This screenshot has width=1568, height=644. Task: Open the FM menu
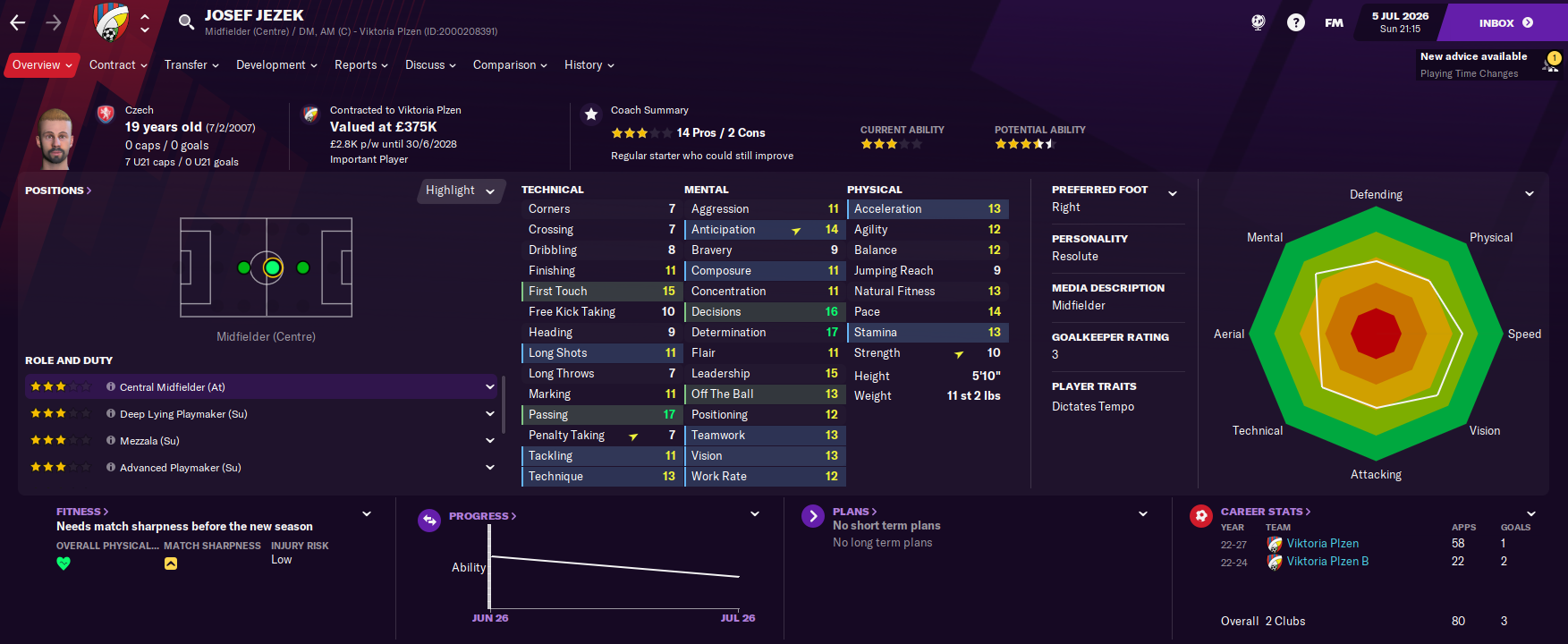1334,23
